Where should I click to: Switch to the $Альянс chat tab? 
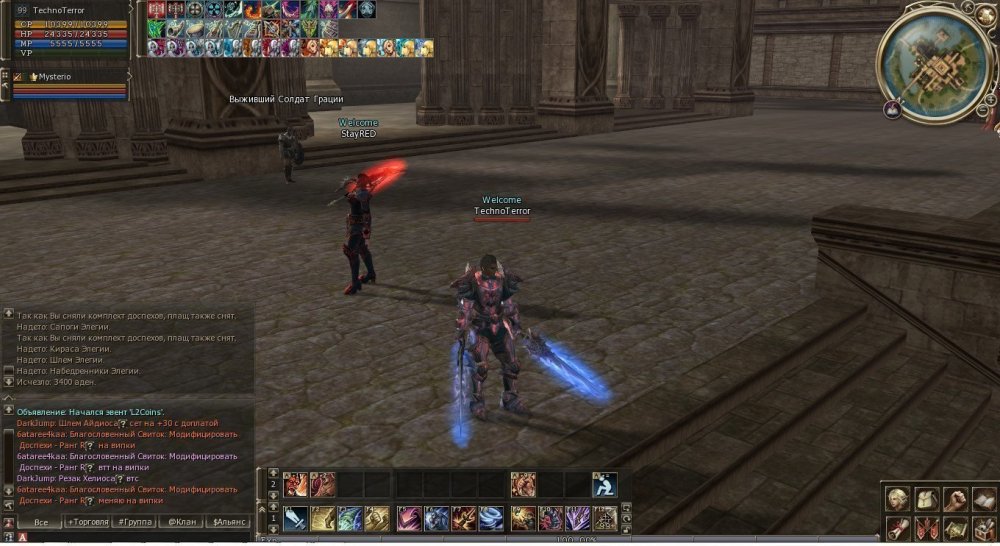click(229, 523)
